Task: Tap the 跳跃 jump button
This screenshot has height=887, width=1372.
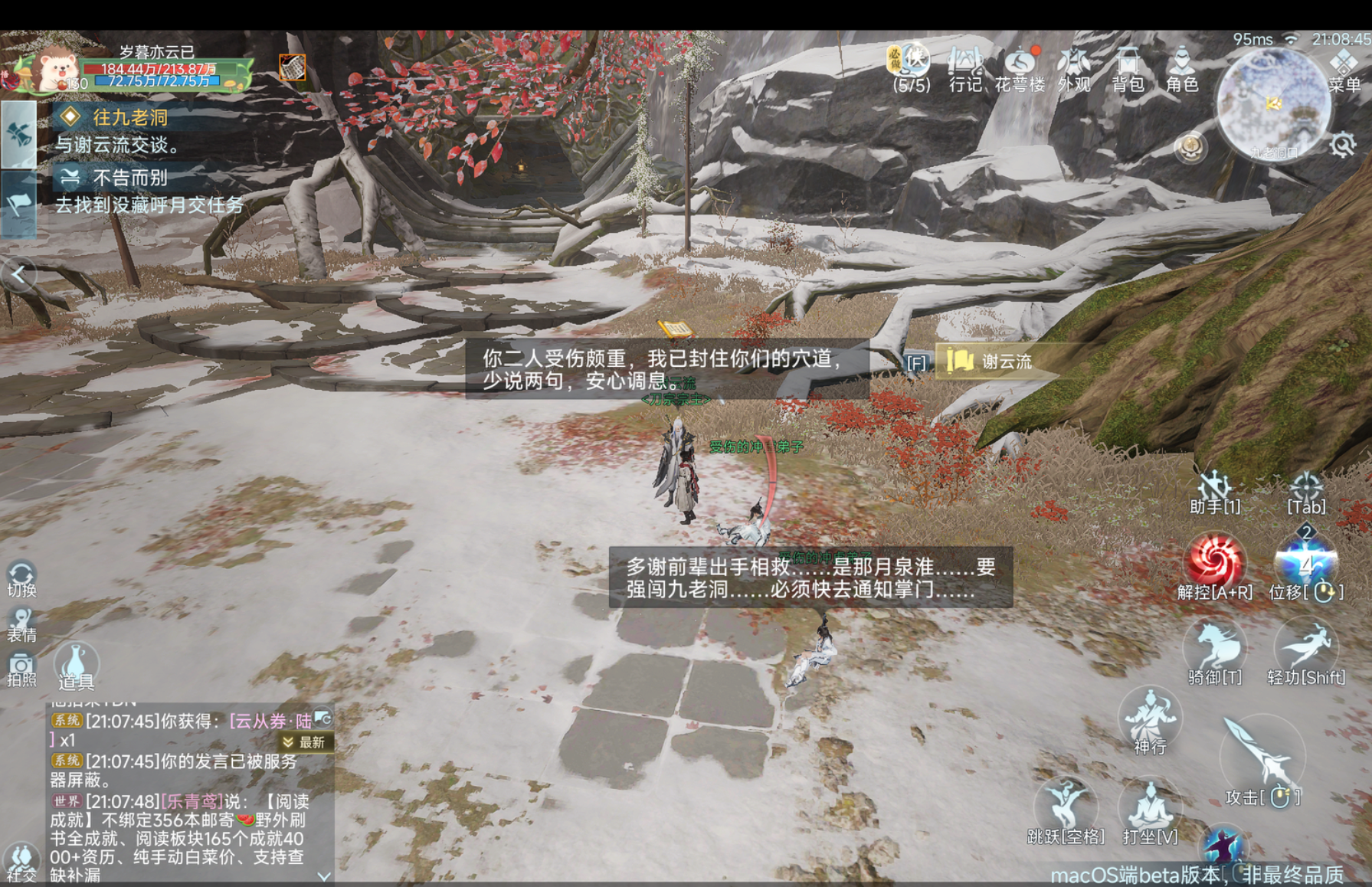Action: (1066, 807)
